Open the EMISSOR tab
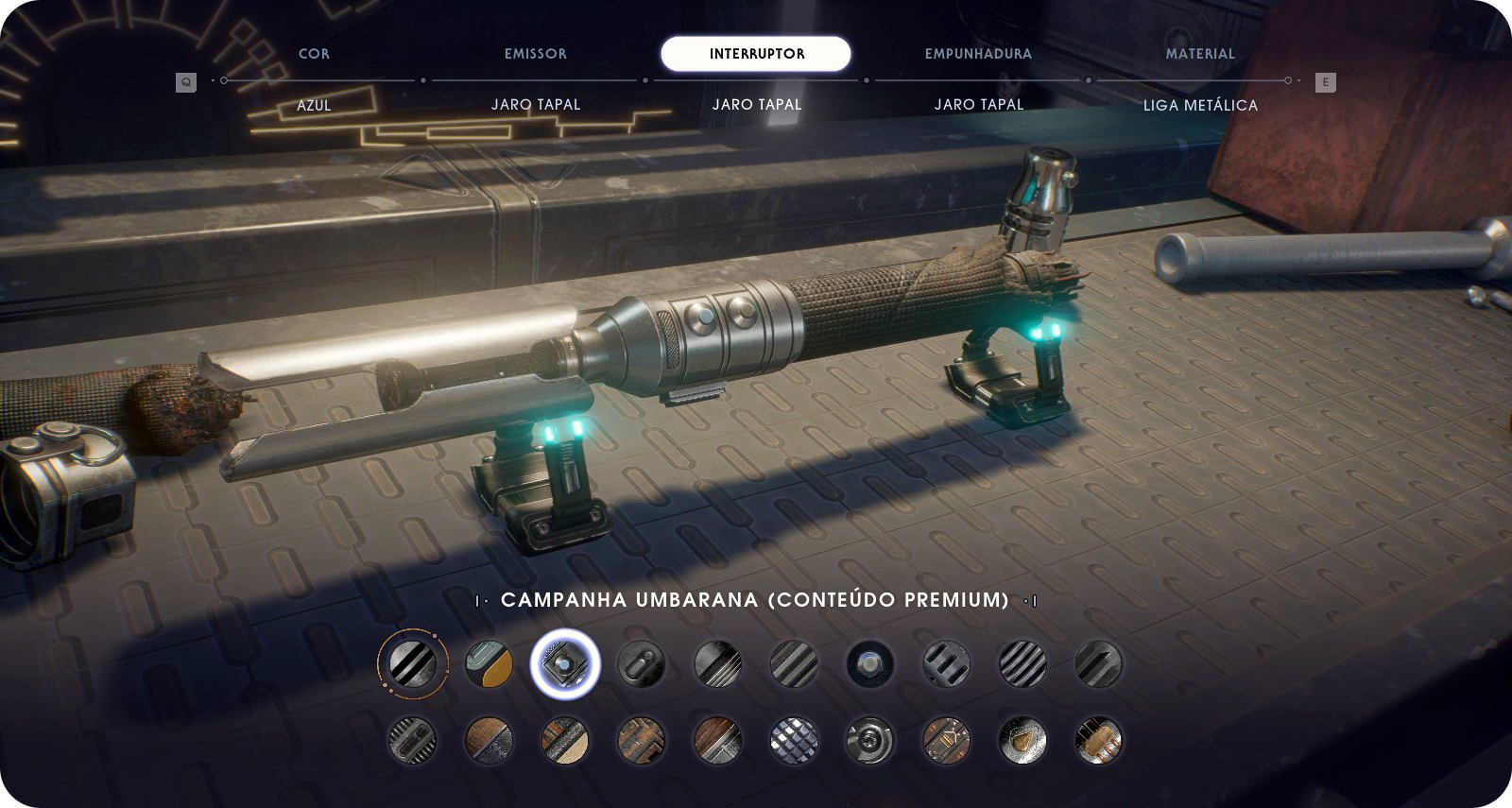Viewport: 1512px width, 808px height. tap(535, 54)
